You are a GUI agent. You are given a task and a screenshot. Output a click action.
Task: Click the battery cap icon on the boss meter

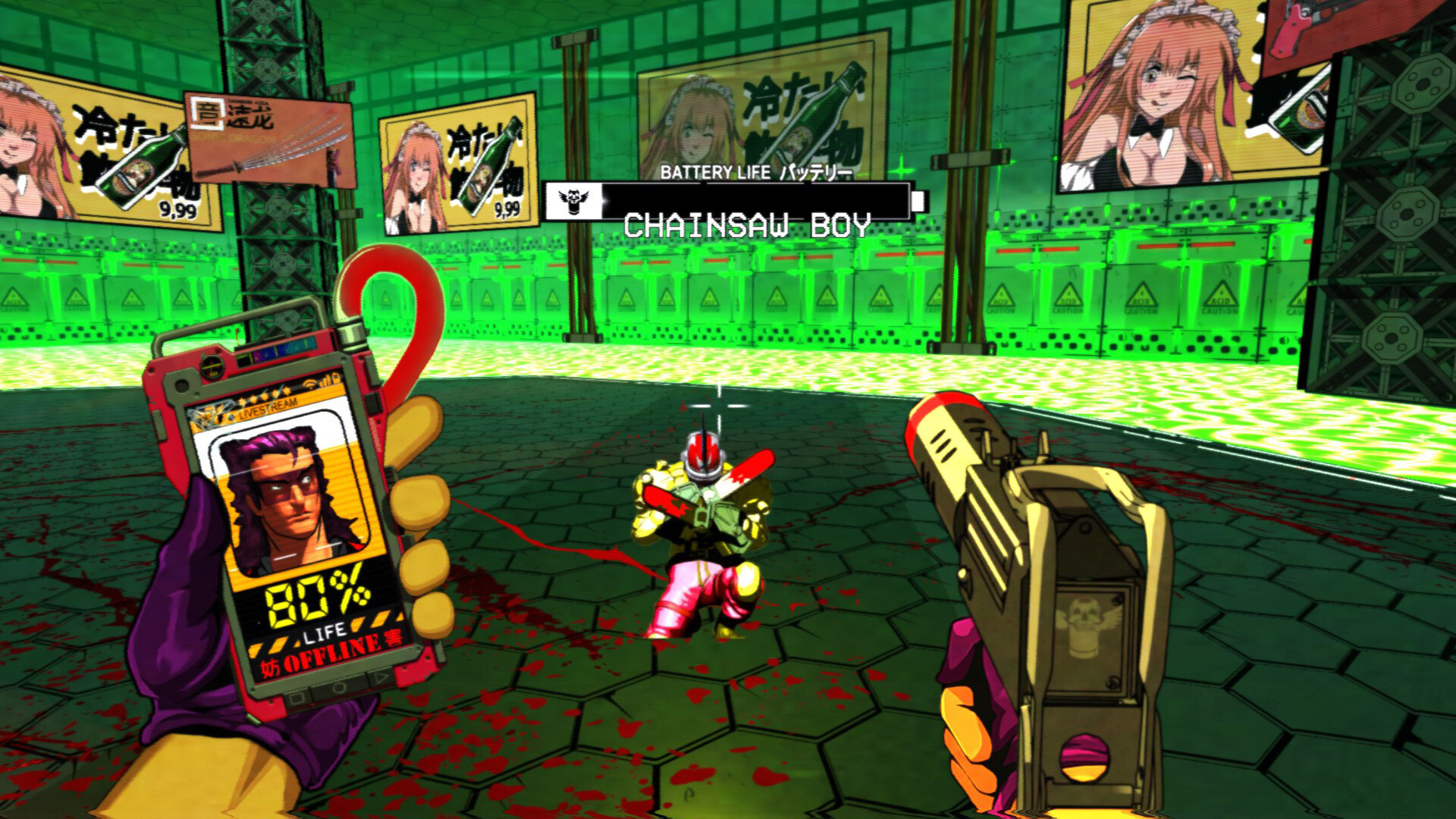click(x=918, y=201)
